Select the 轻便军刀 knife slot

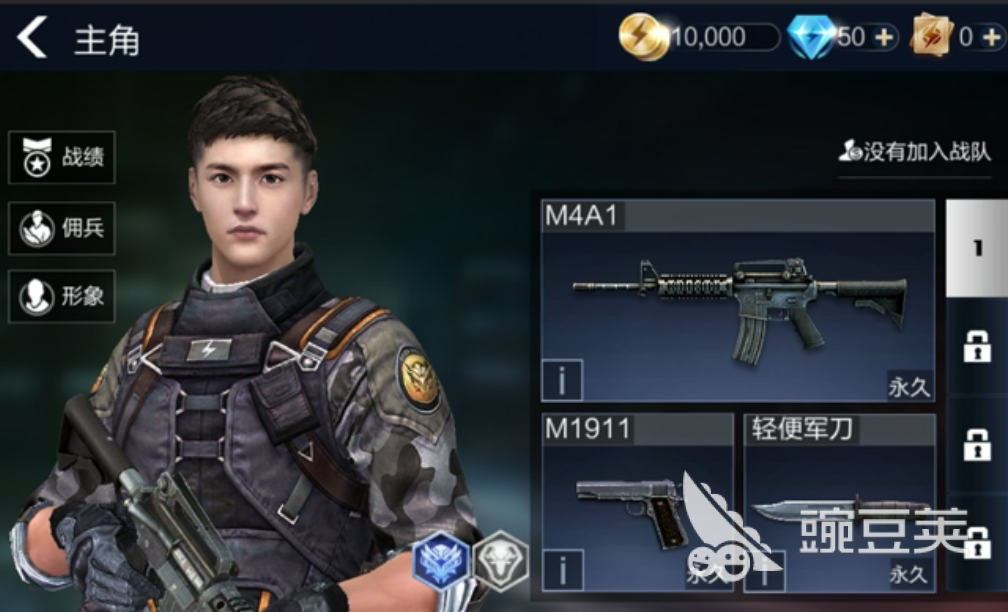coord(839,502)
